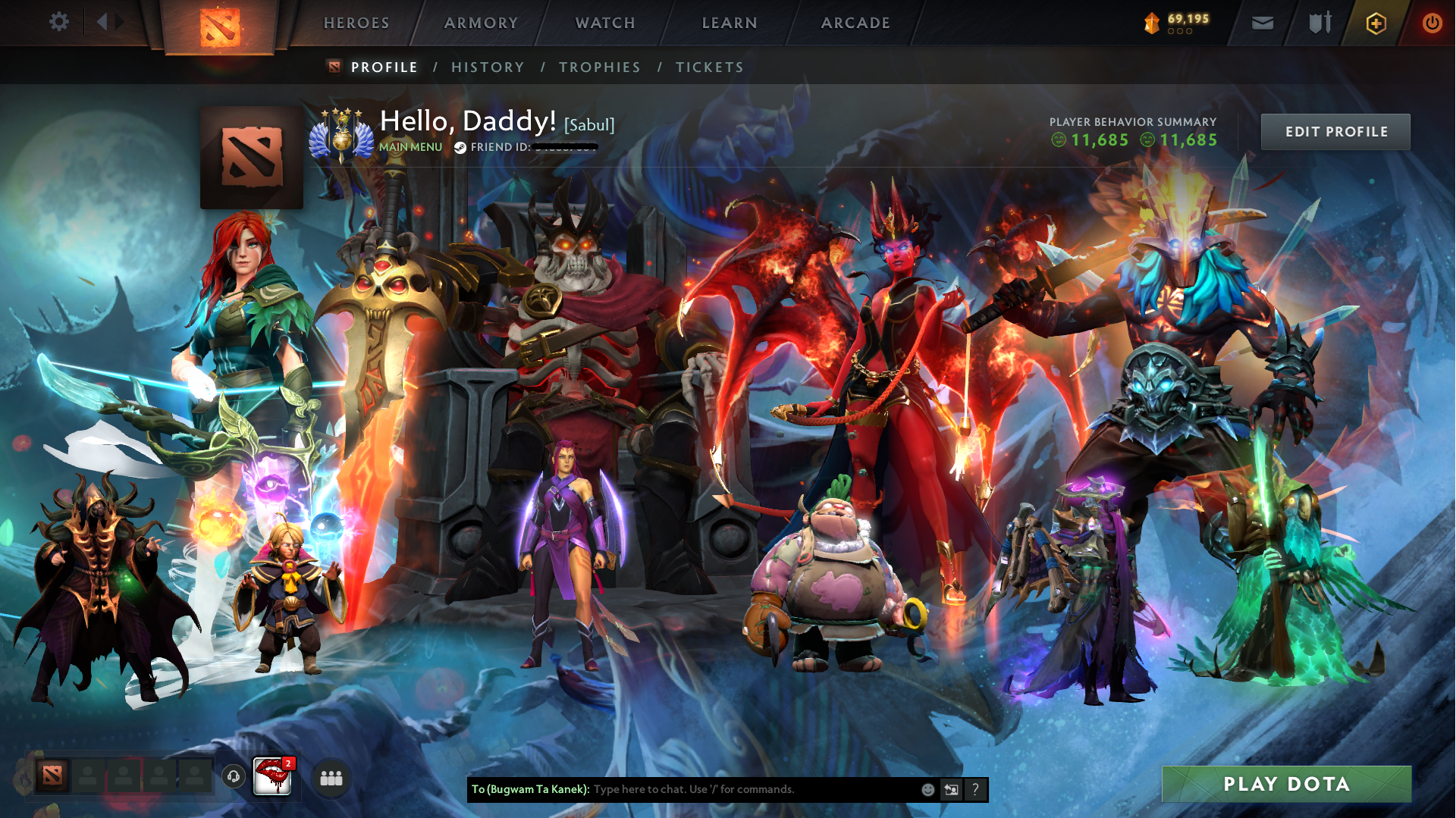Click the Dota 2 logo home button
The height and width of the screenshot is (818, 1456).
tap(220, 27)
